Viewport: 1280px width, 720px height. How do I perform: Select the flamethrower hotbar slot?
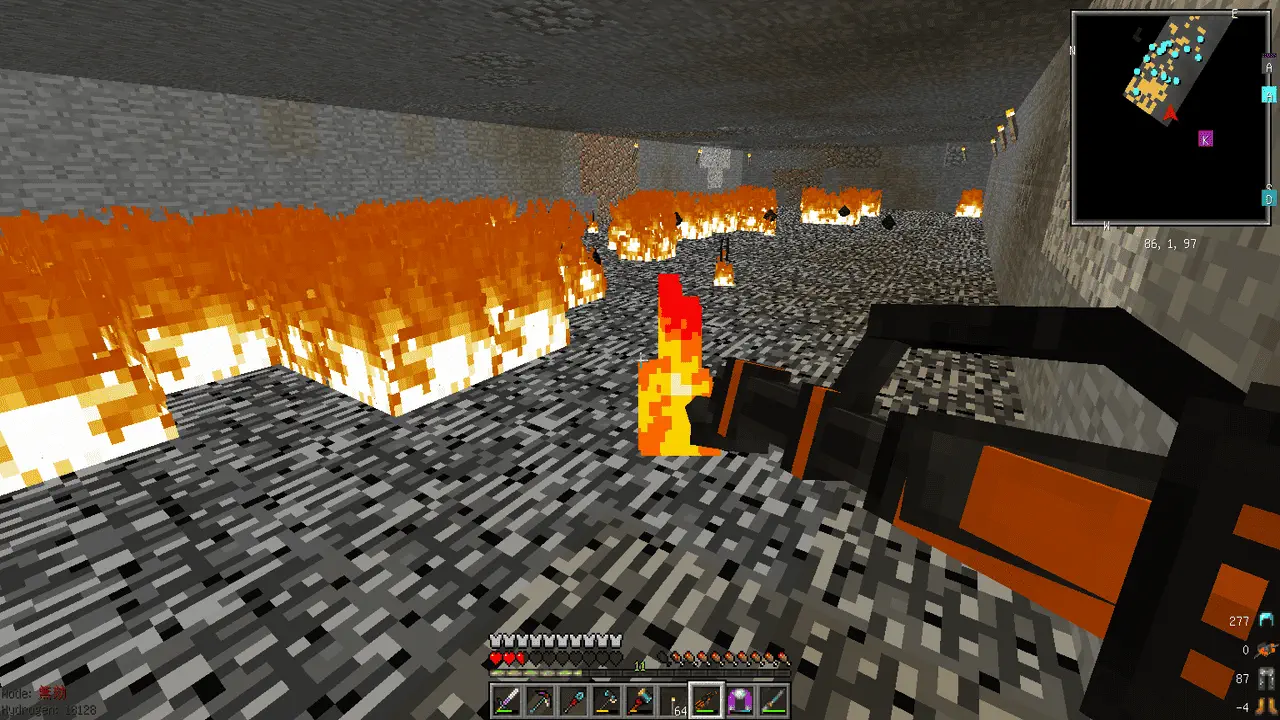coord(707,700)
